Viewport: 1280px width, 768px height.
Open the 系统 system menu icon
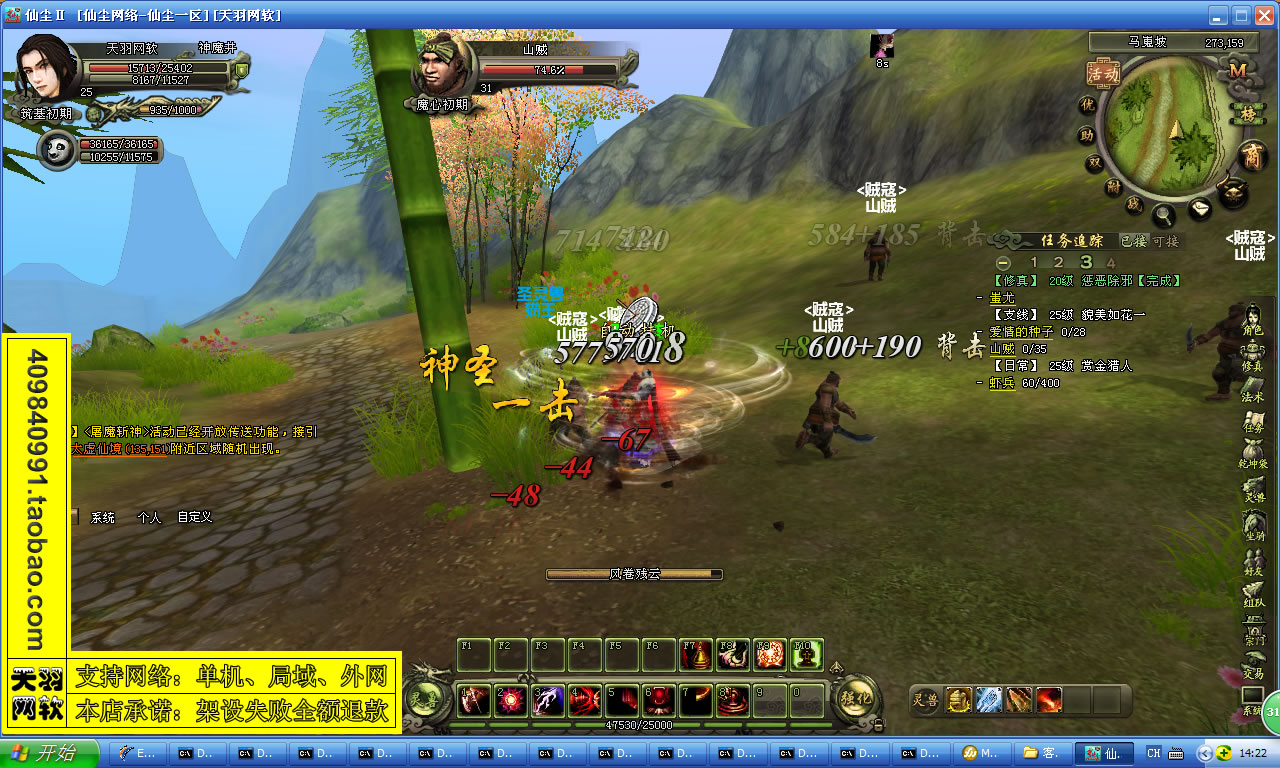(x=1253, y=700)
